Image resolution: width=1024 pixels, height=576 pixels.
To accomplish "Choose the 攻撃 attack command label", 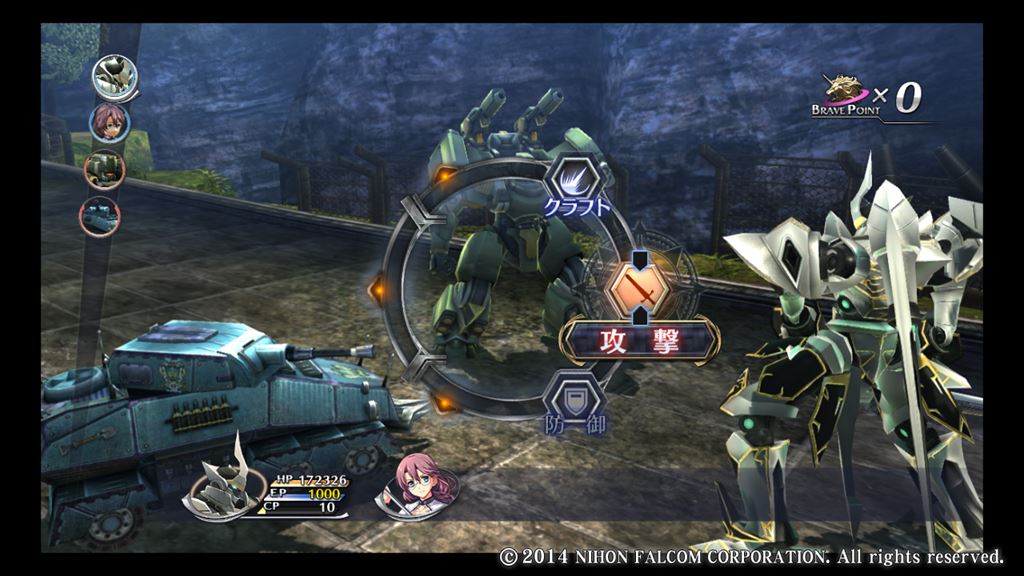I will 640,342.
